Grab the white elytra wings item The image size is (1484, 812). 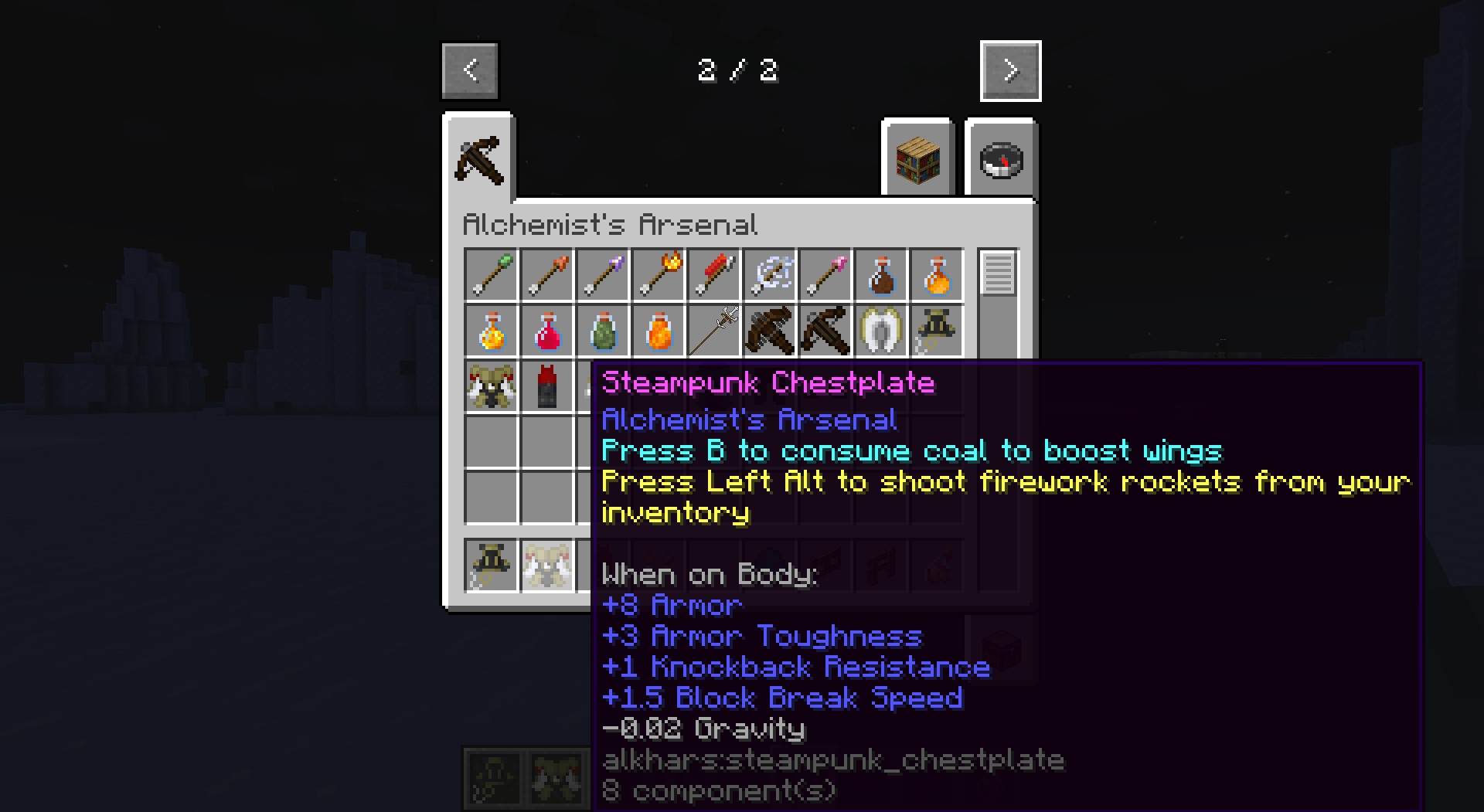(880, 331)
